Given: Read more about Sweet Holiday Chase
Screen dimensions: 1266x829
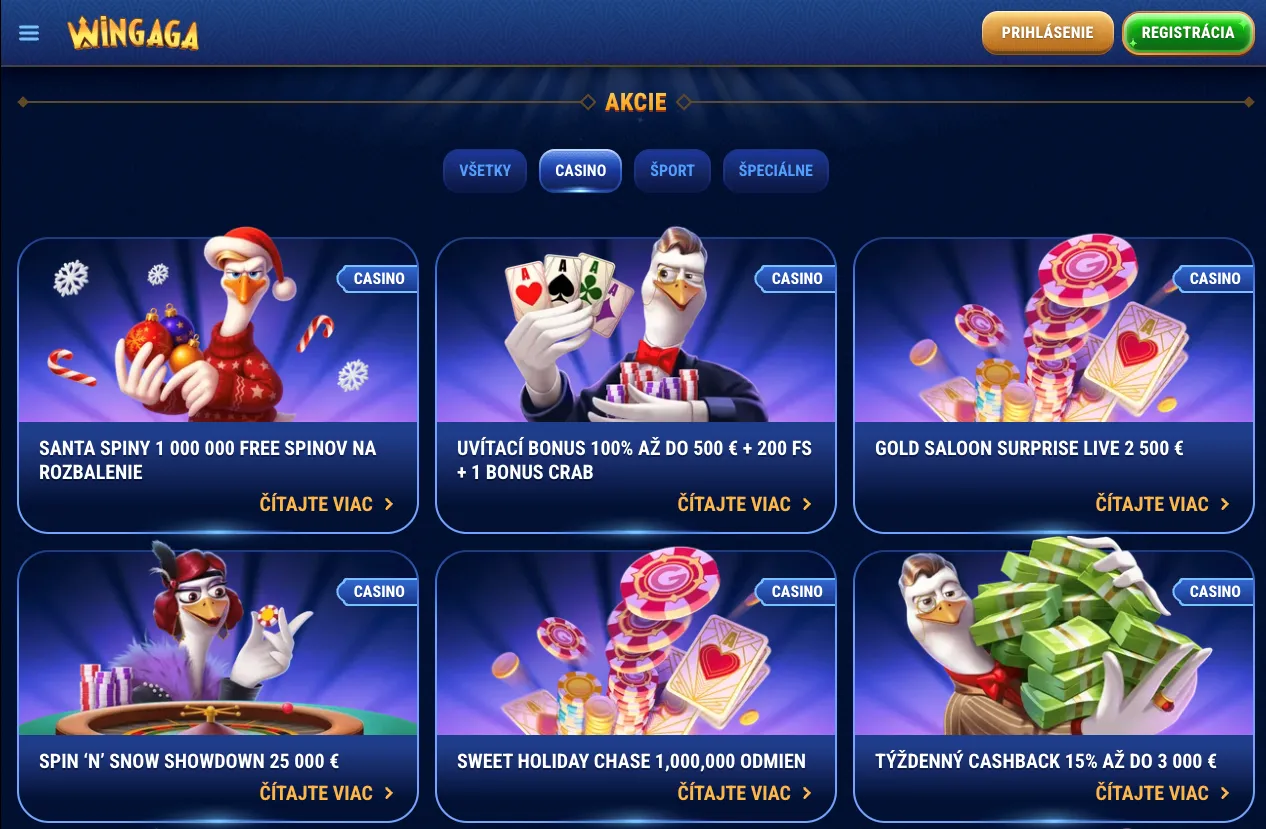Looking at the screenshot, I should (x=744, y=793).
